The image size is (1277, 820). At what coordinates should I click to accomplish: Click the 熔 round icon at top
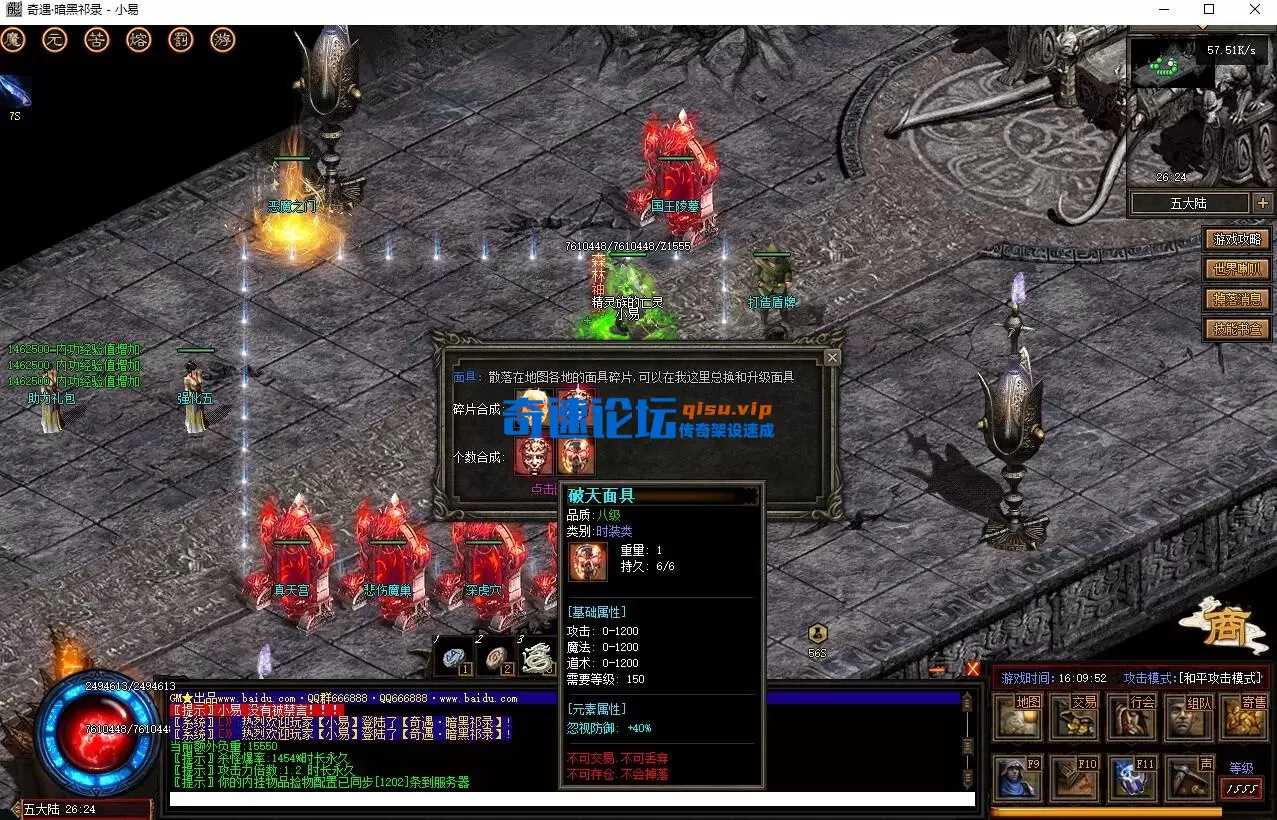[139, 40]
